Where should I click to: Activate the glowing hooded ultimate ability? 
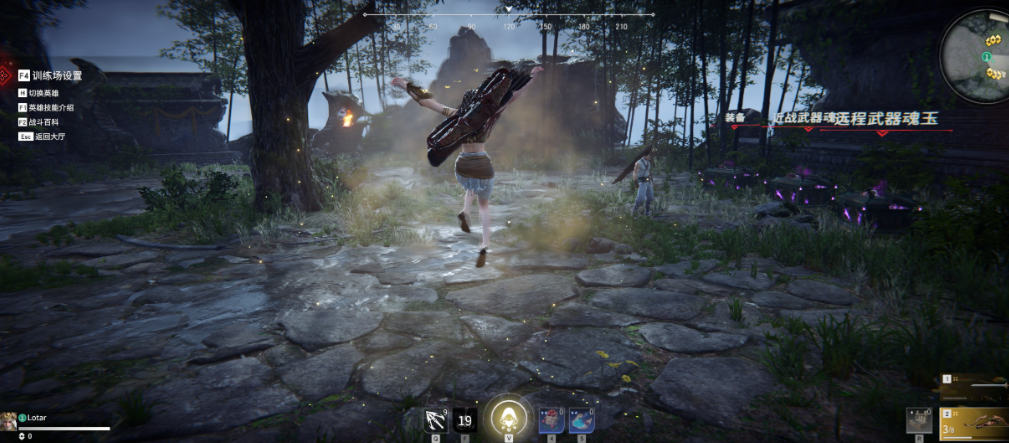pos(508,417)
